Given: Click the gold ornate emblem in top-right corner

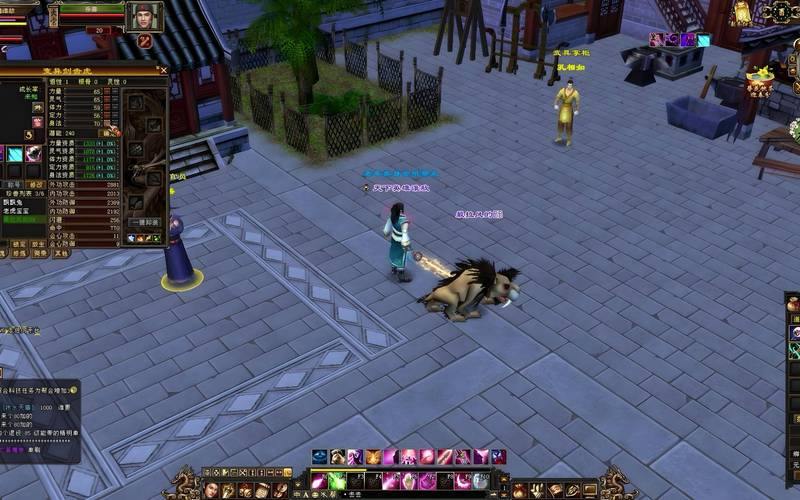Looking at the screenshot, I should [781, 11].
